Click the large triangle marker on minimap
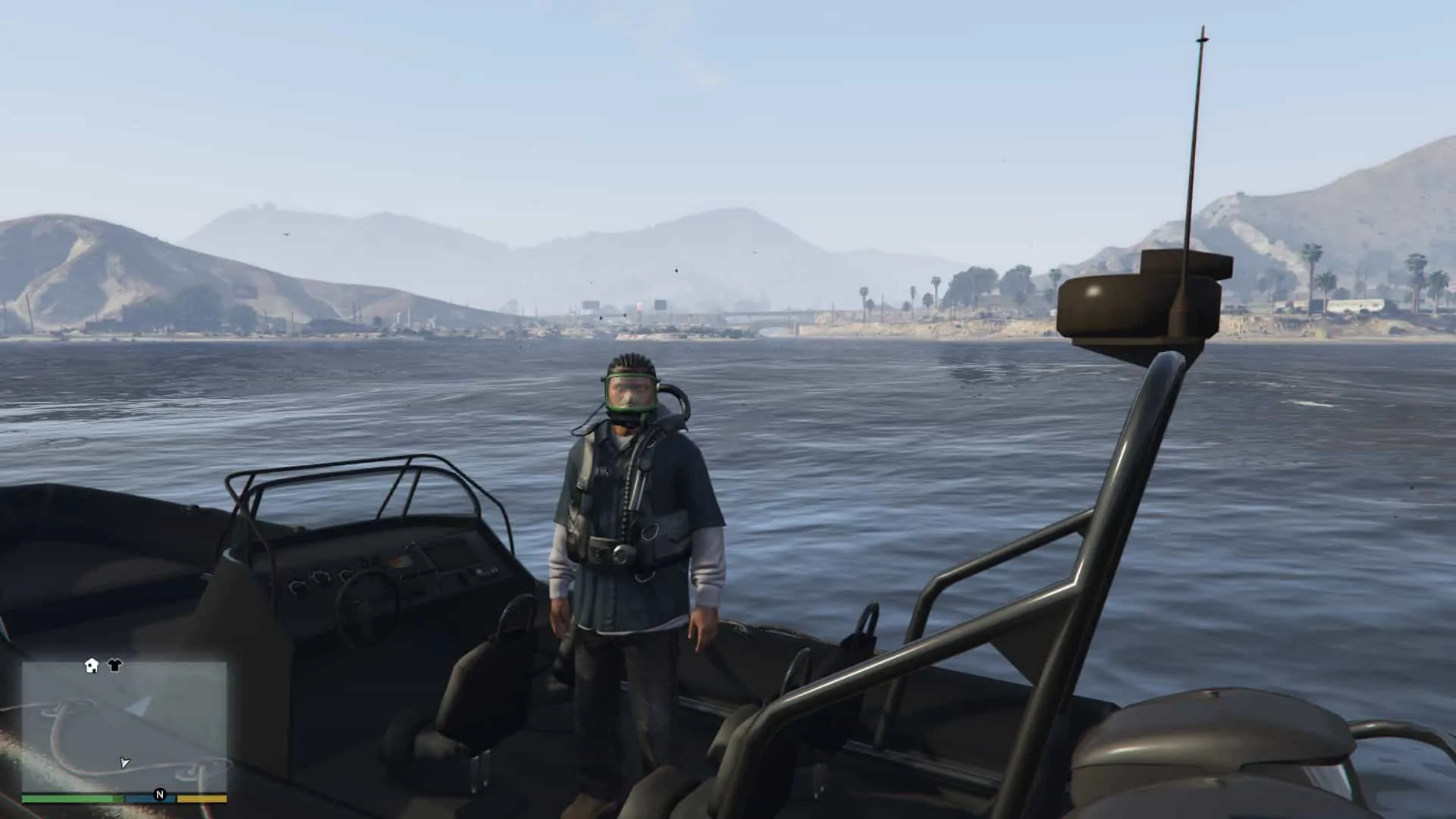Screen dimensions: 1456x819 pyautogui.click(x=139, y=708)
